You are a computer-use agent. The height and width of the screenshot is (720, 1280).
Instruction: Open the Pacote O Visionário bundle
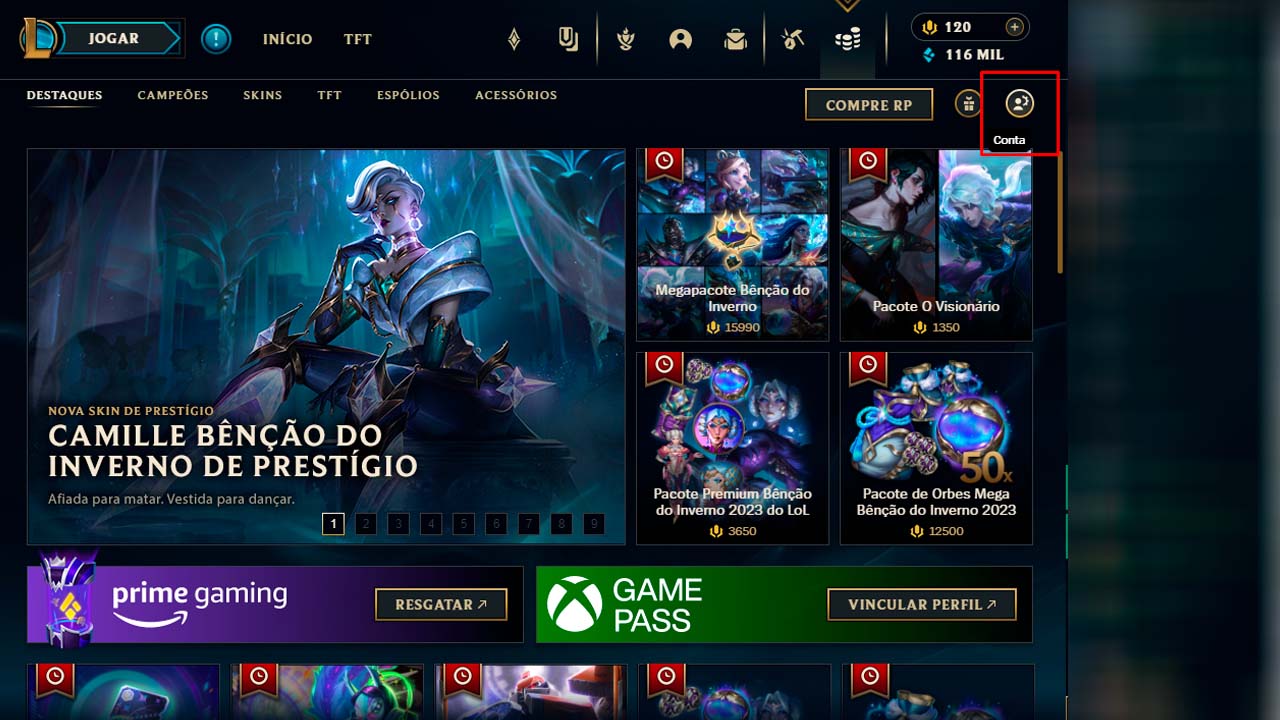click(x=934, y=243)
